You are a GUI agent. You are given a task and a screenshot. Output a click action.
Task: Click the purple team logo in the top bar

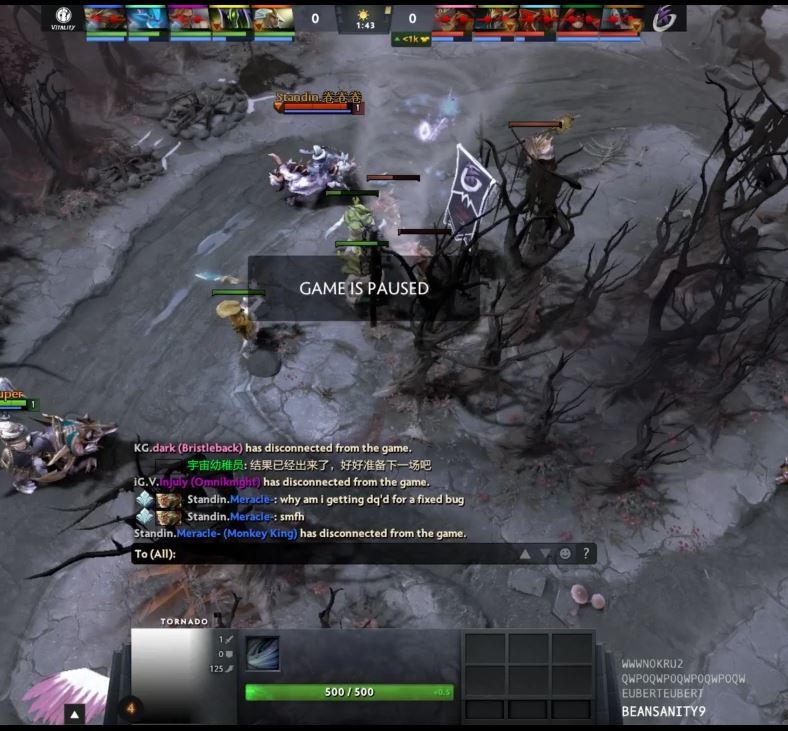664,18
